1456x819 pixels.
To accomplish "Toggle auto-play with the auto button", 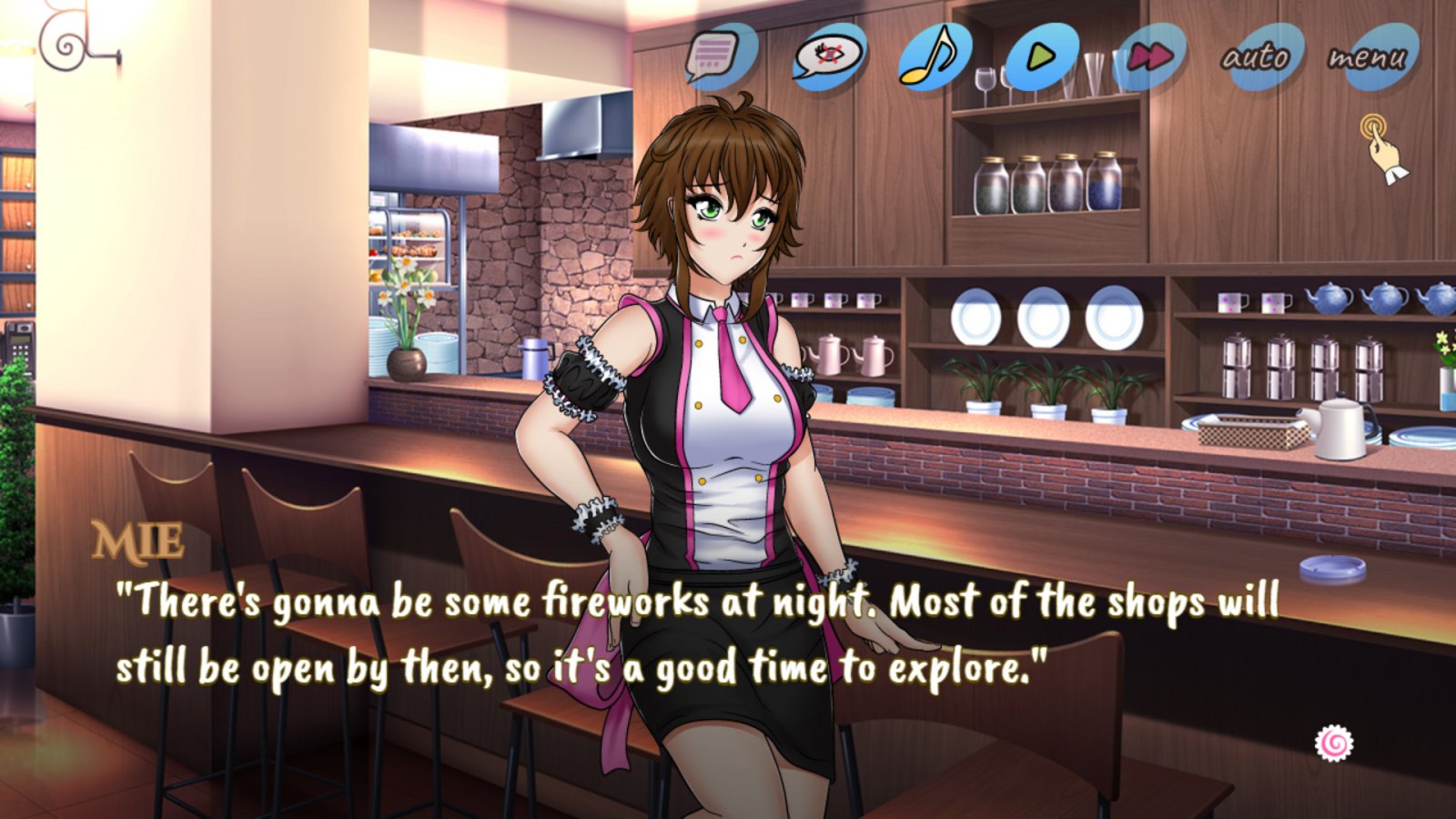I will point(1257,56).
